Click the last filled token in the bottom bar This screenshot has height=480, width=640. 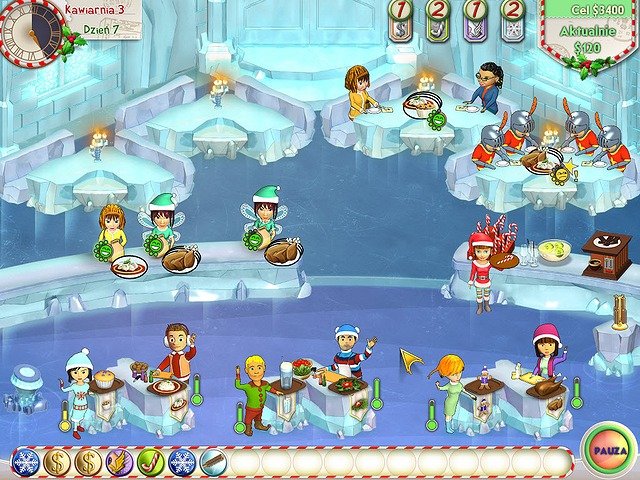pyautogui.click(x=213, y=462)
